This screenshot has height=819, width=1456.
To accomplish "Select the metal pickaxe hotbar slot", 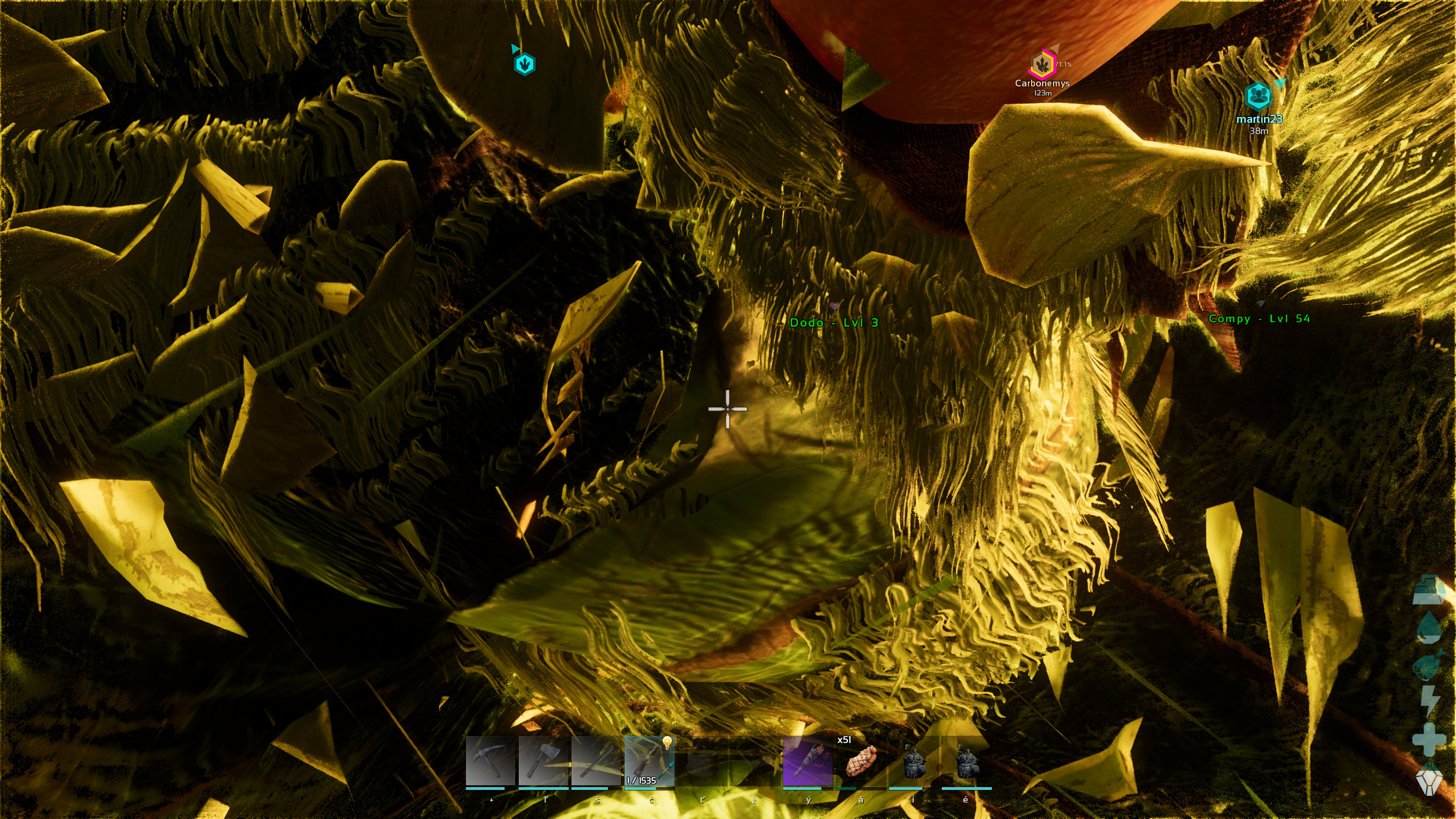I will coord(490,761).
